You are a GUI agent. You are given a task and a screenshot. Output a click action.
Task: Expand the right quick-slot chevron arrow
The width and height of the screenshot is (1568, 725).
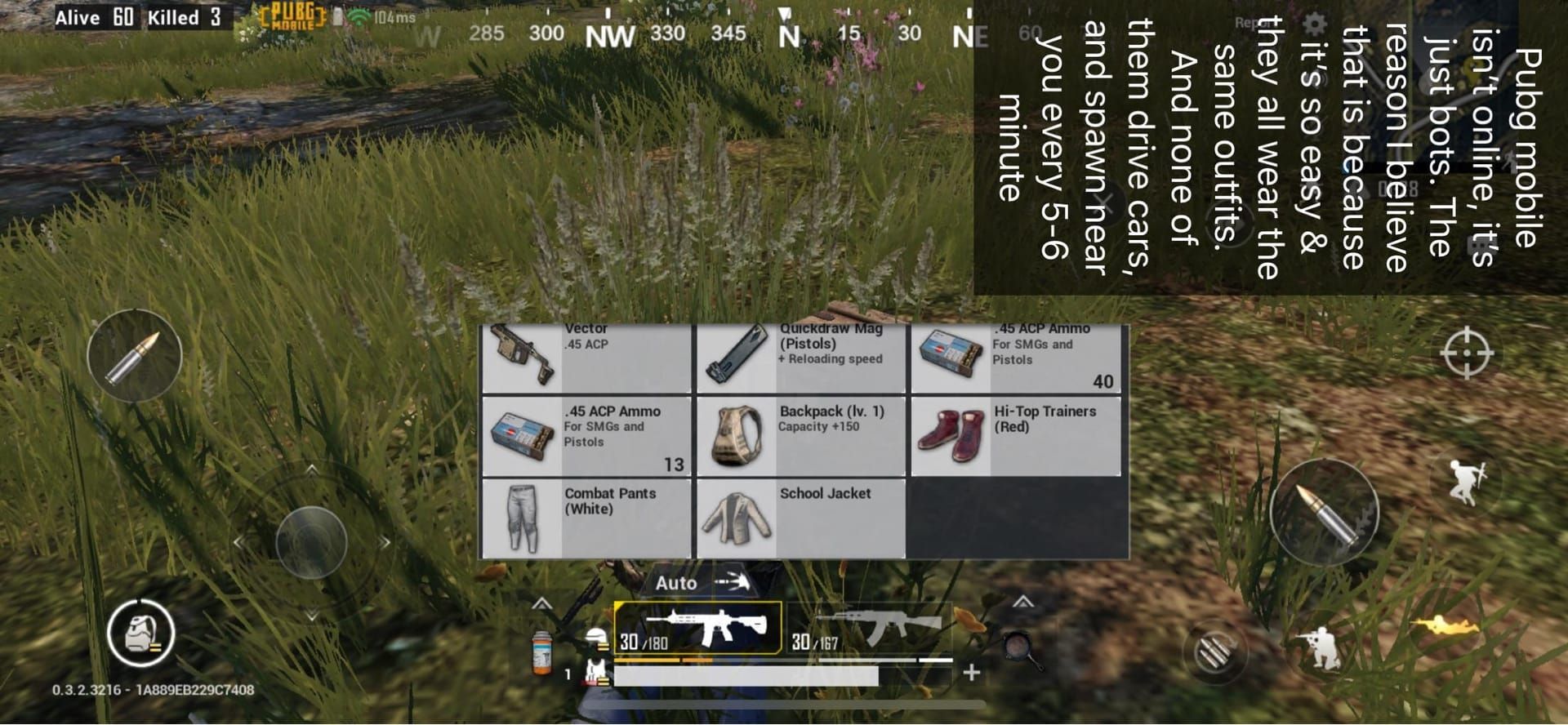tap(1022, 600)
